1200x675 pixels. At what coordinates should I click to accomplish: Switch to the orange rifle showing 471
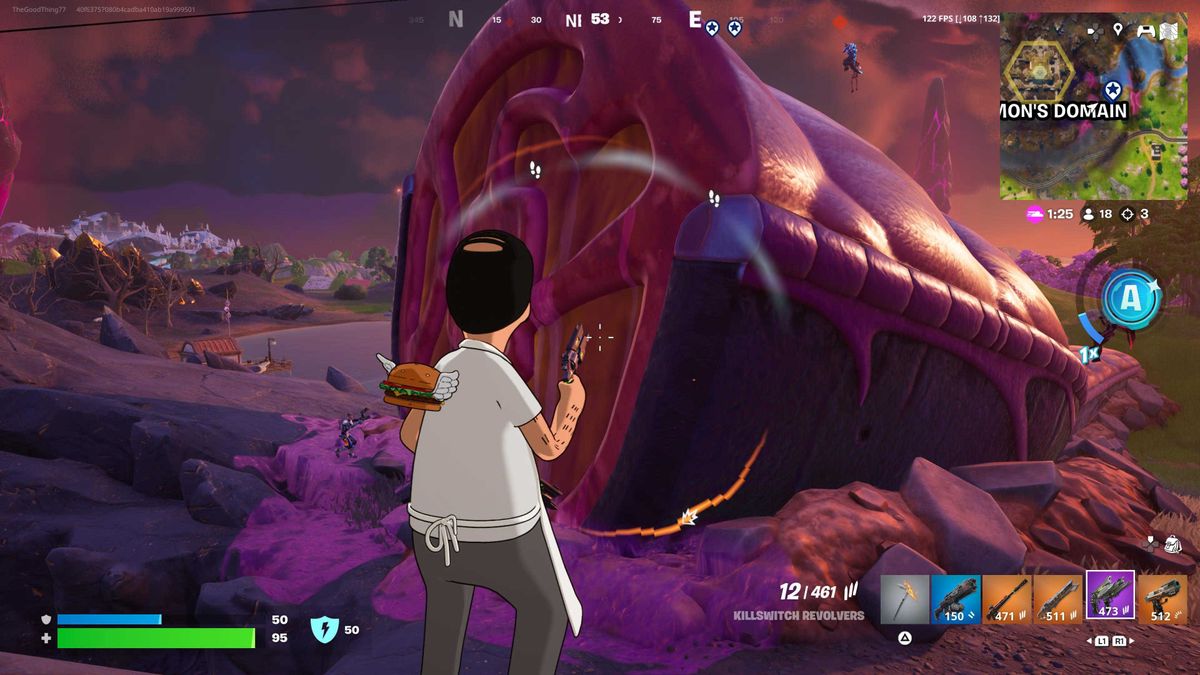pos(1007,599)
